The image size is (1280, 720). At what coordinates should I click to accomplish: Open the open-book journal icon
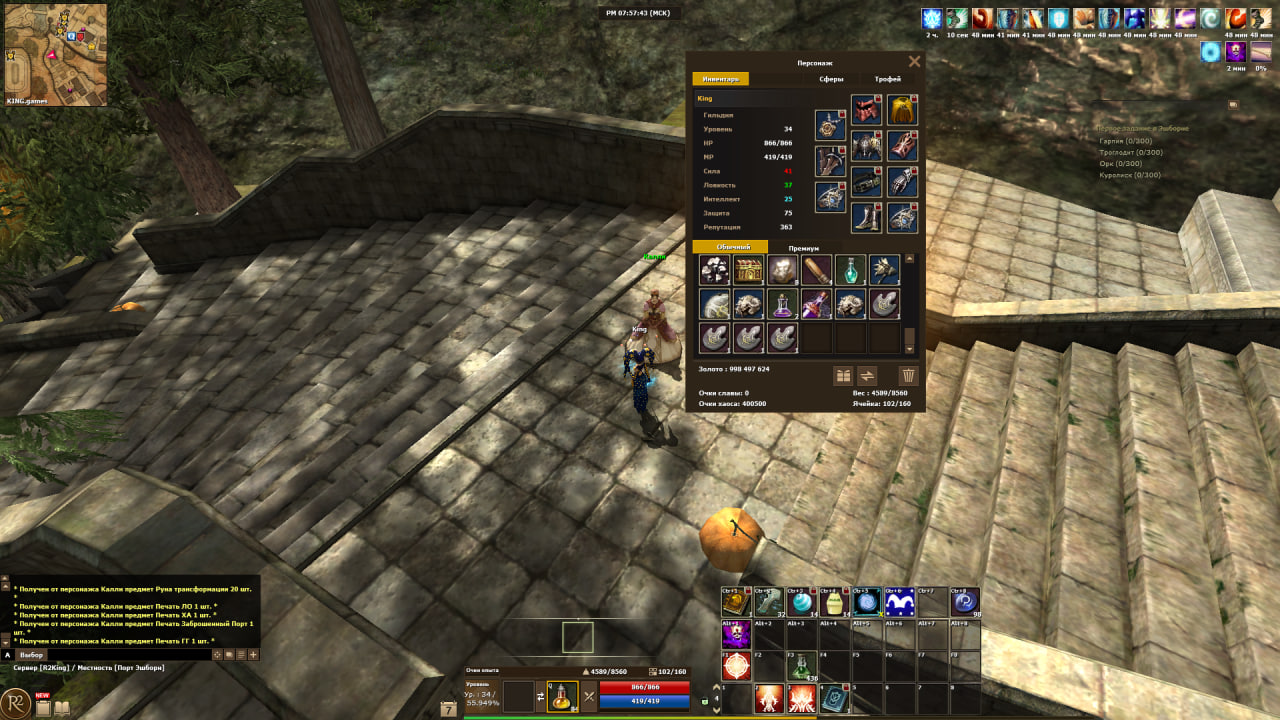point(62,708)
